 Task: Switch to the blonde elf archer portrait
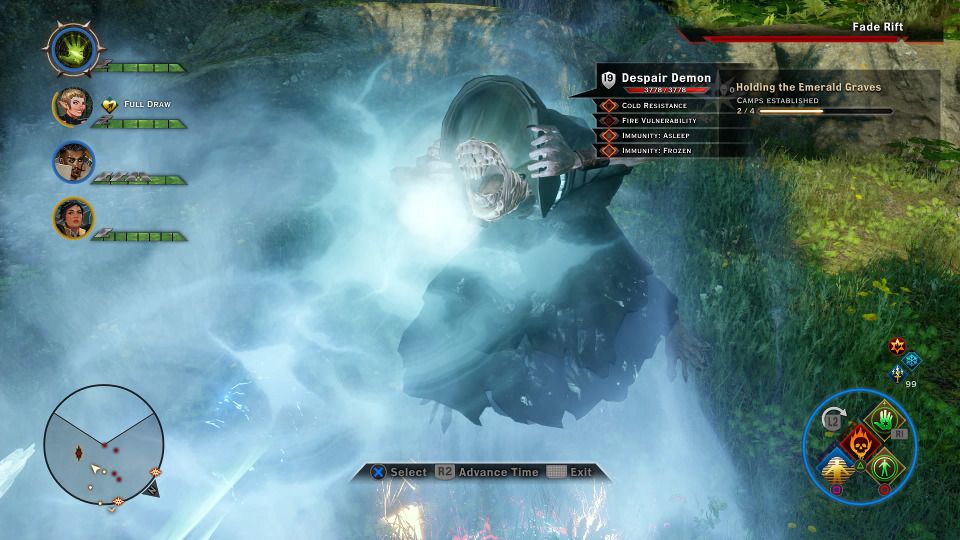[73, 107]
